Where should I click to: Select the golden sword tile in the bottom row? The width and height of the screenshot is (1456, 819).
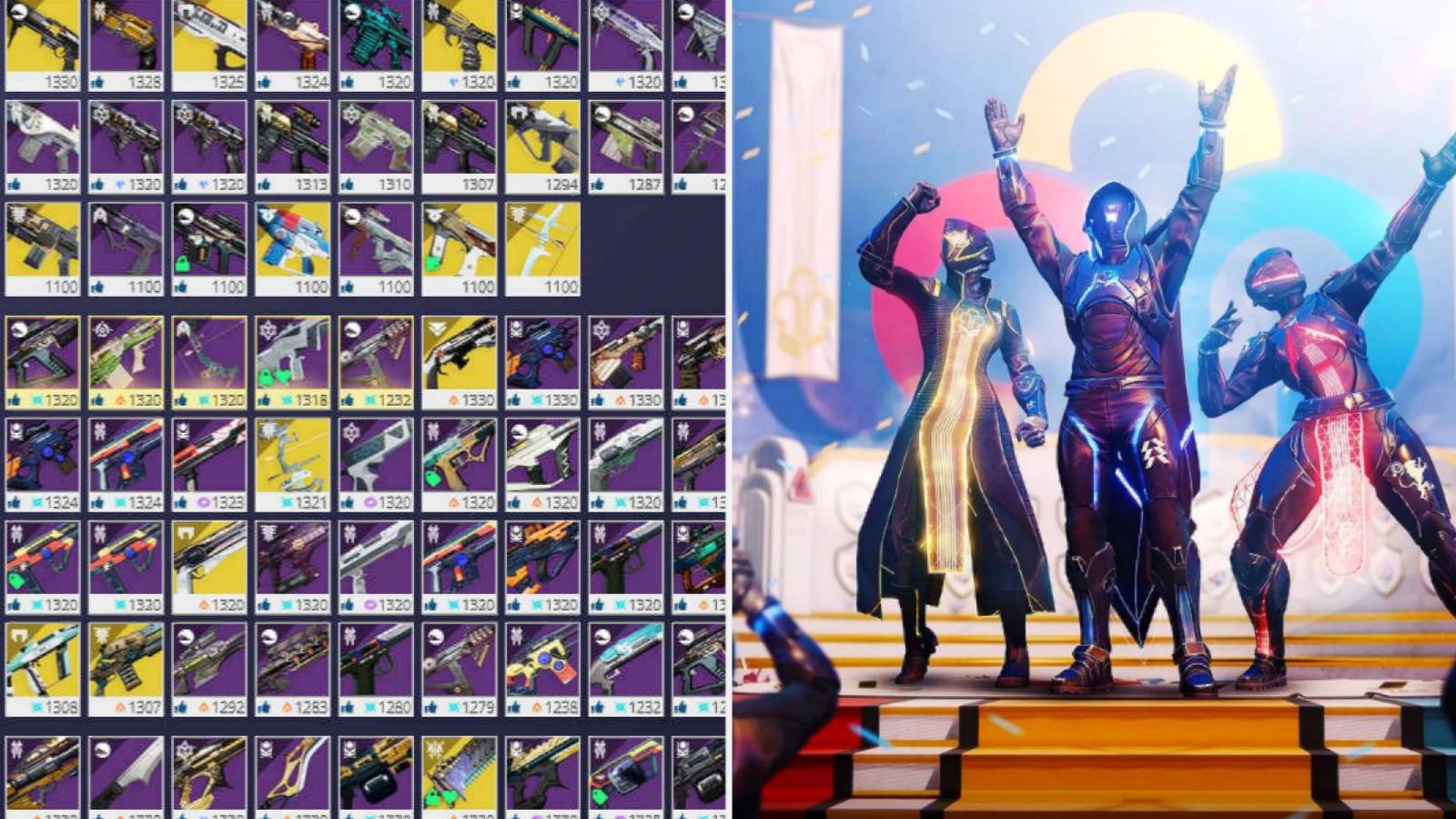[291, 773]
